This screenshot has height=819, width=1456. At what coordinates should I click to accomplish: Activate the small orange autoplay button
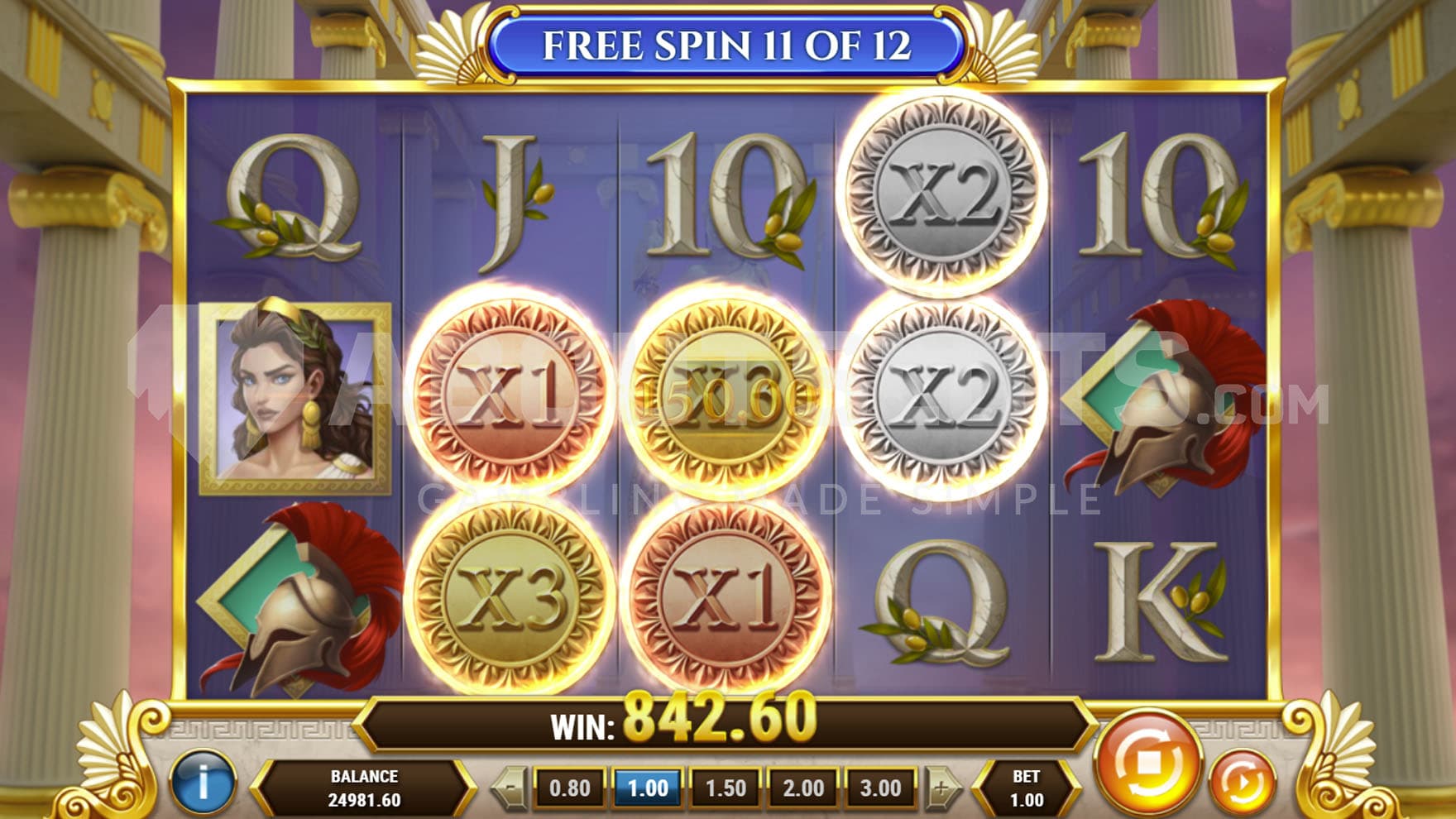pyautogui.click(x=1242, y=780)
